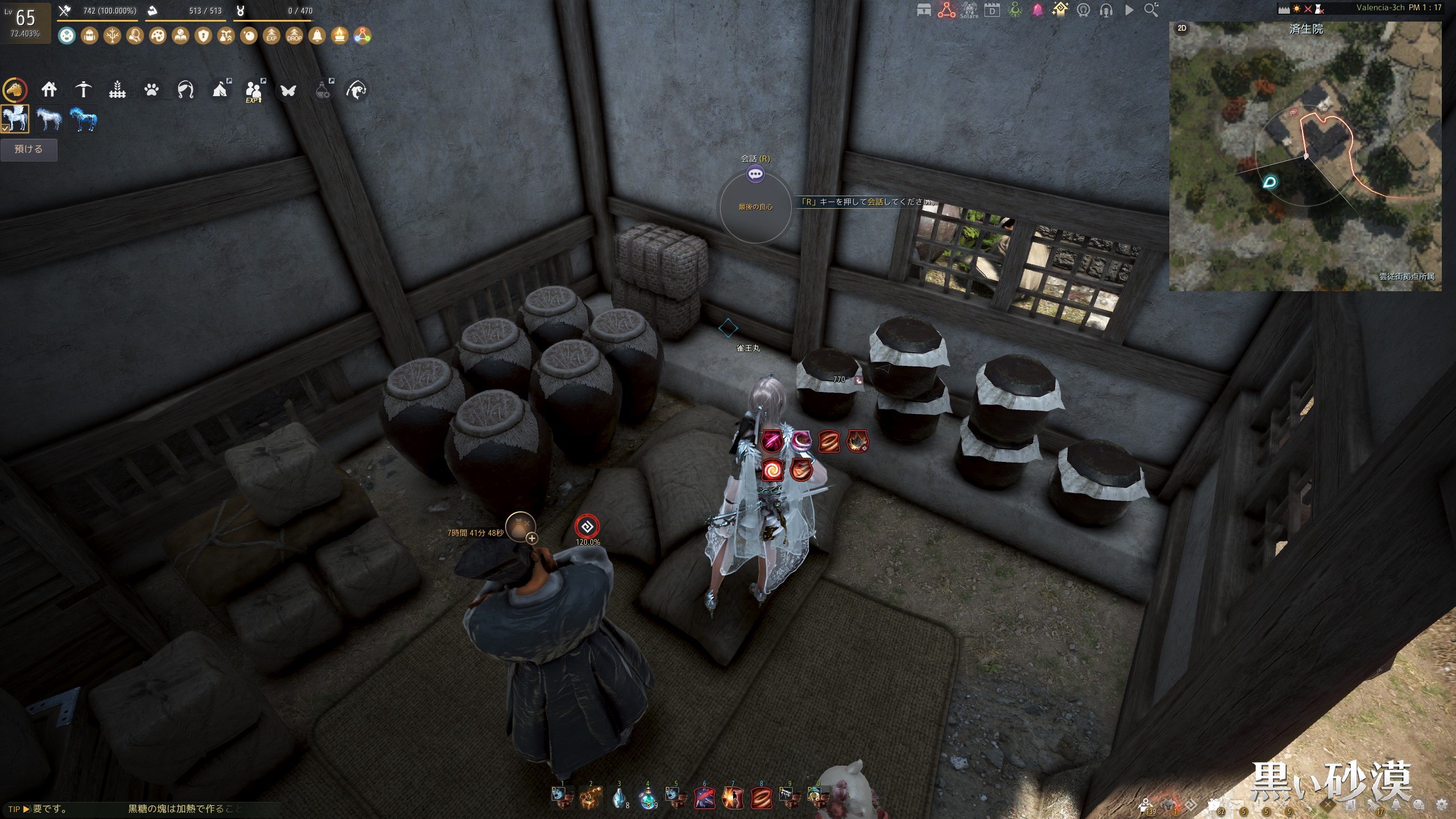This screenshot has width=1456, height=819.
Task: Open the house residence icon
Action: click(x=49, y=89)
